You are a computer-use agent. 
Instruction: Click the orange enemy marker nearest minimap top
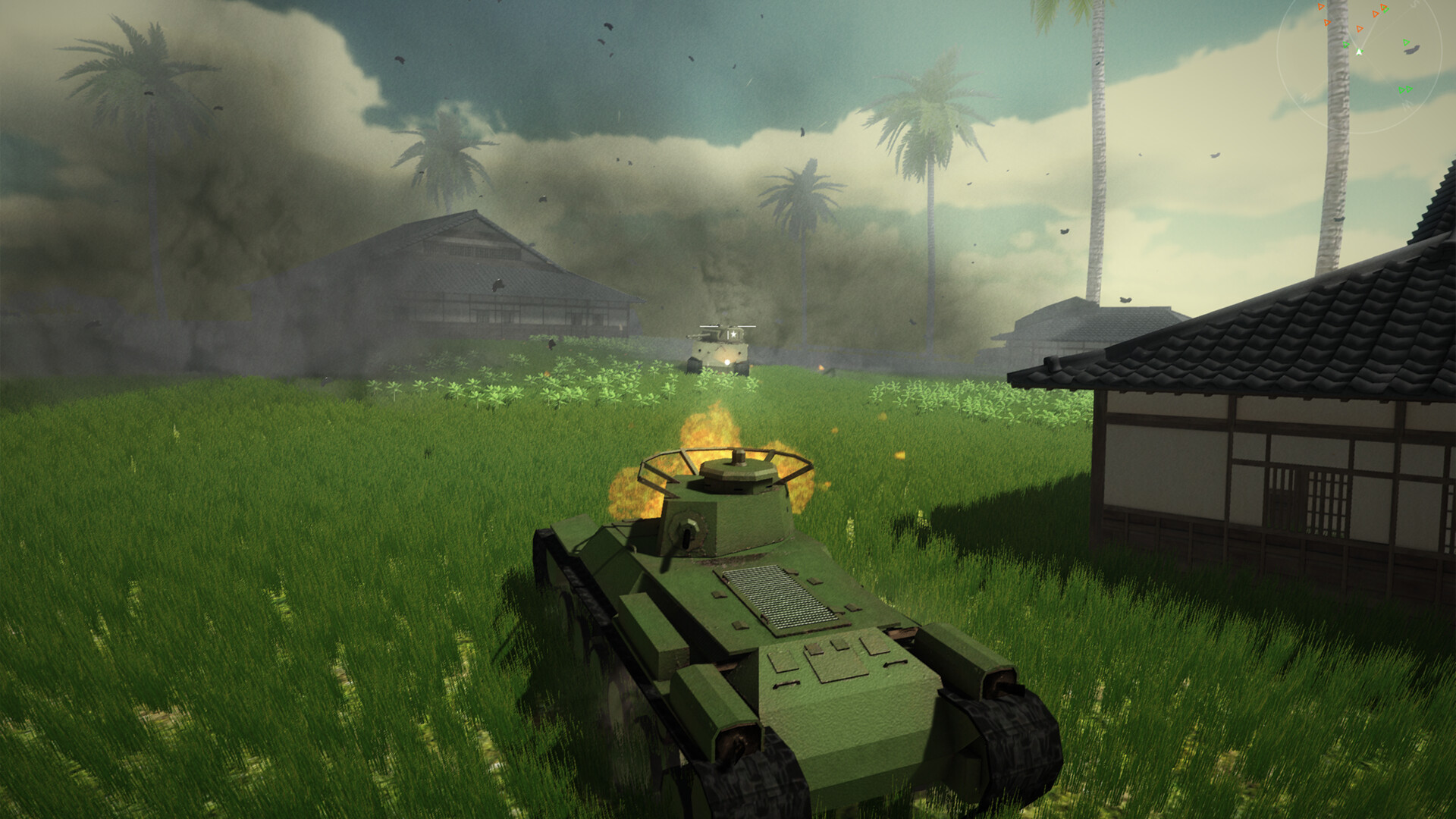[x=1320, y=7]
